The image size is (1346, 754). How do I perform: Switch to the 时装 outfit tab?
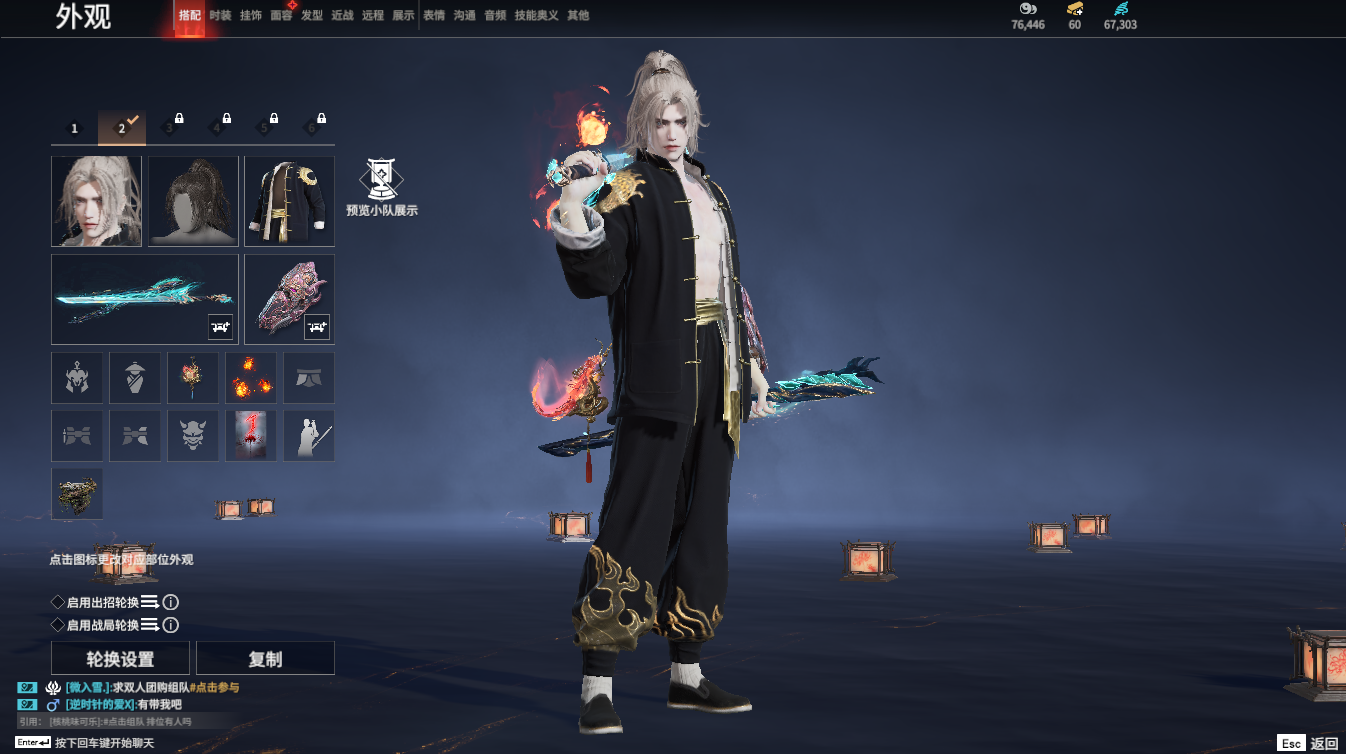pos(220,16)
